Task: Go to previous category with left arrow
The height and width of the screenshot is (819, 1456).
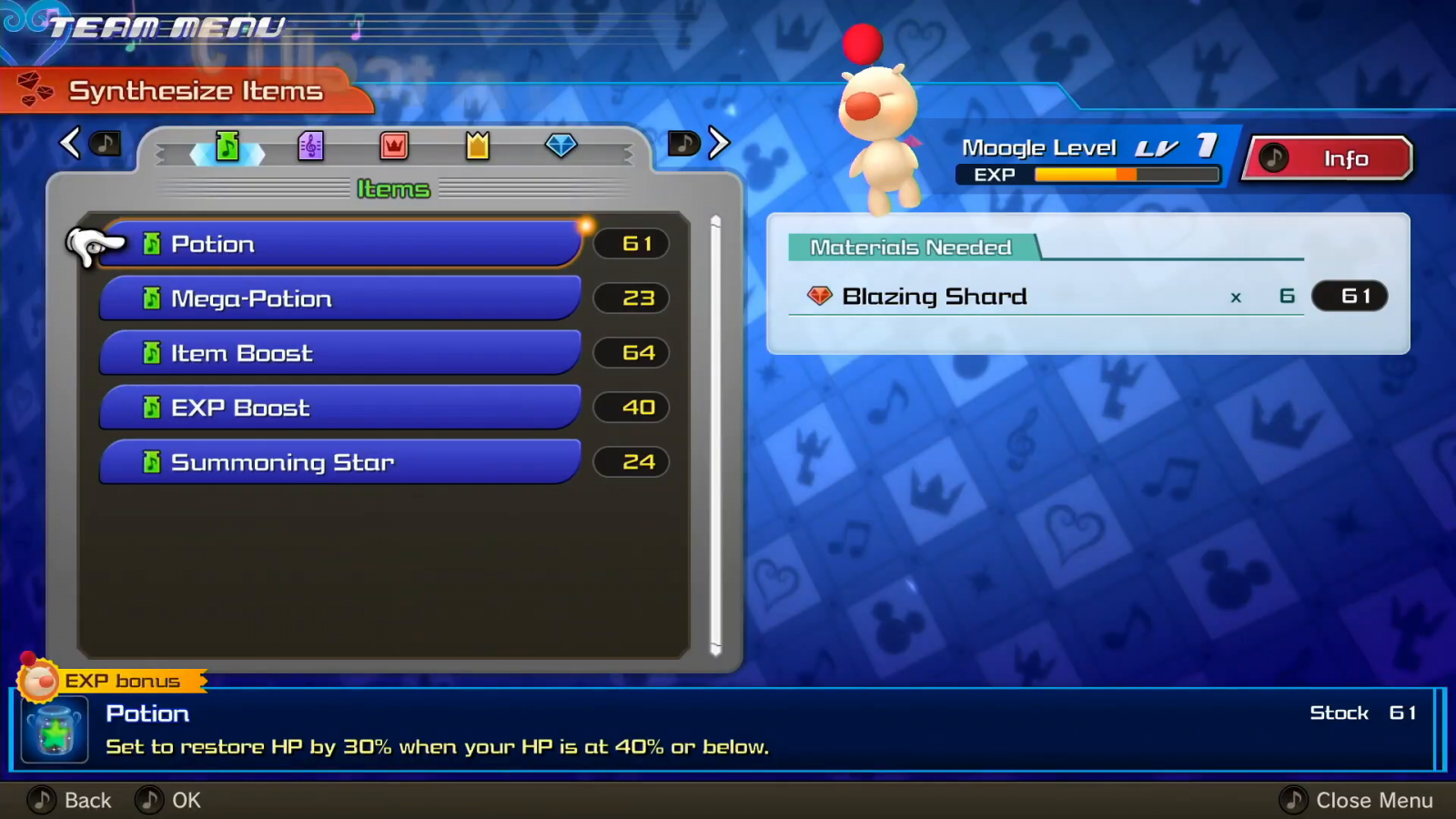Action: 71,143
